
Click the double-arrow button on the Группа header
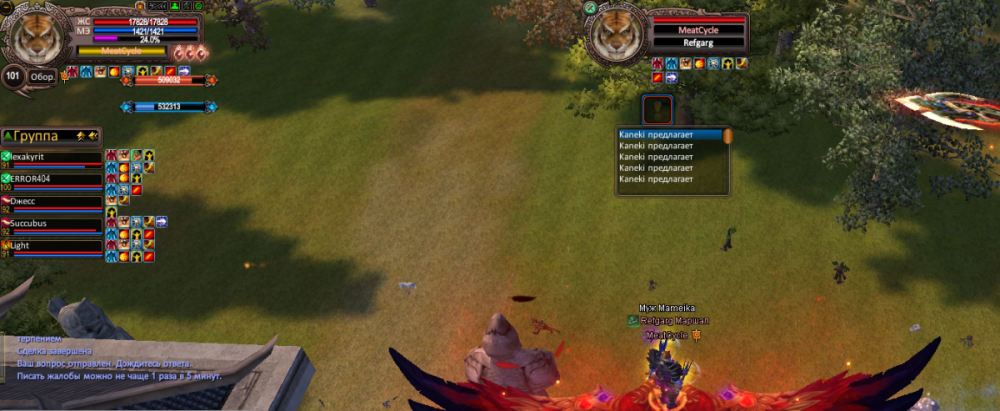tap(92, 135)
